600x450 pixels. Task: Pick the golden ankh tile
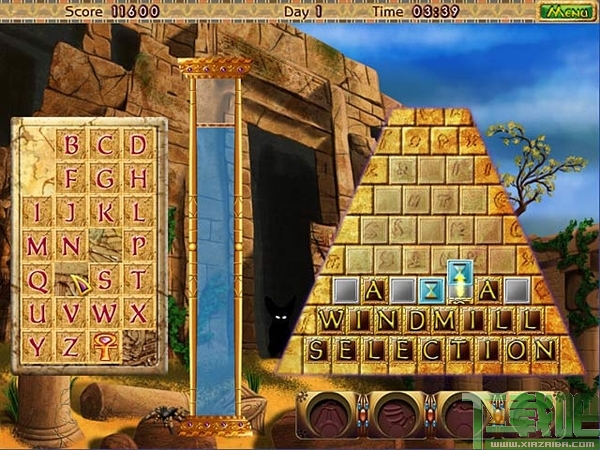(104, 346)
